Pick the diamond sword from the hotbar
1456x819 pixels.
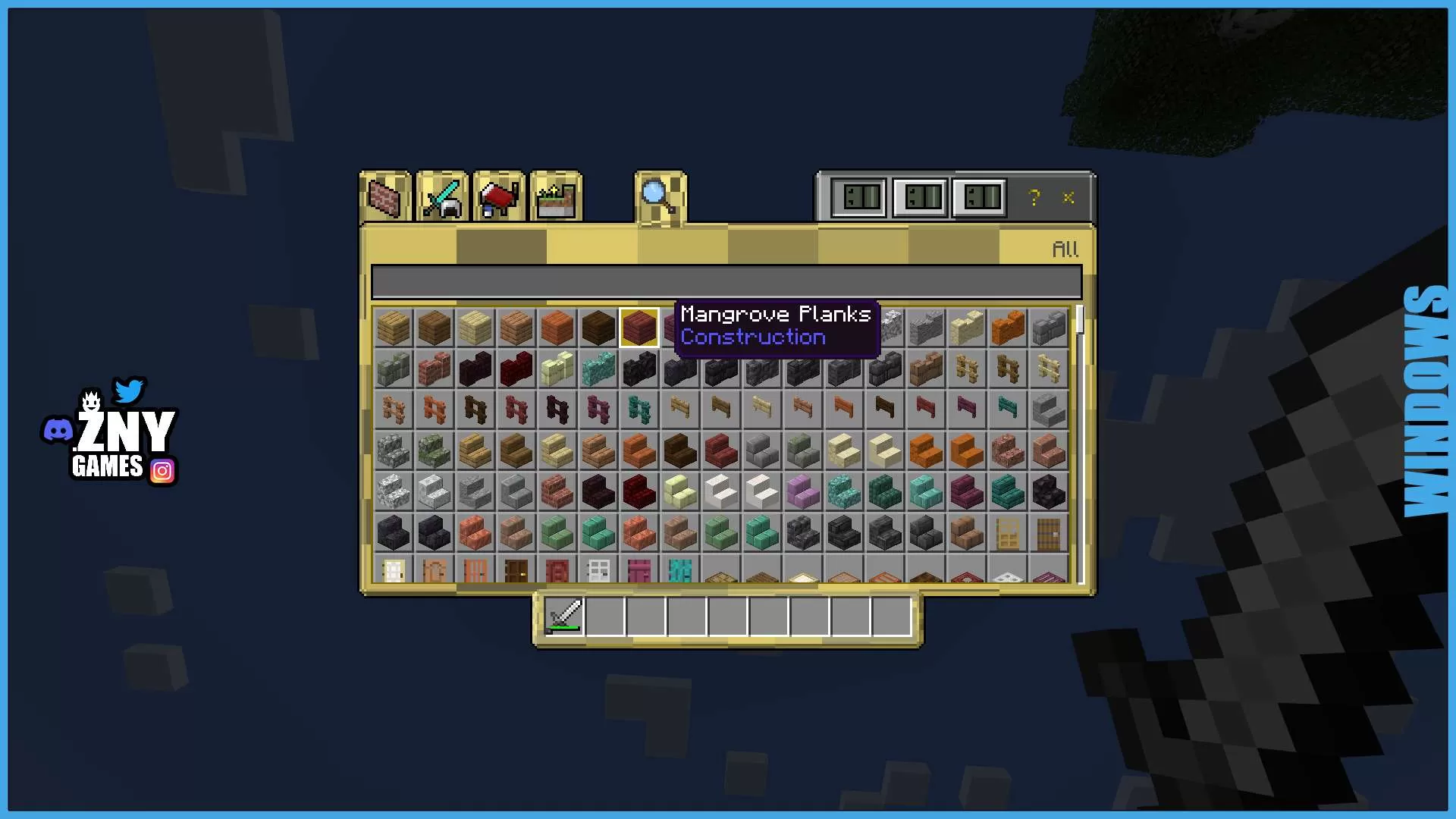[564, 616]
